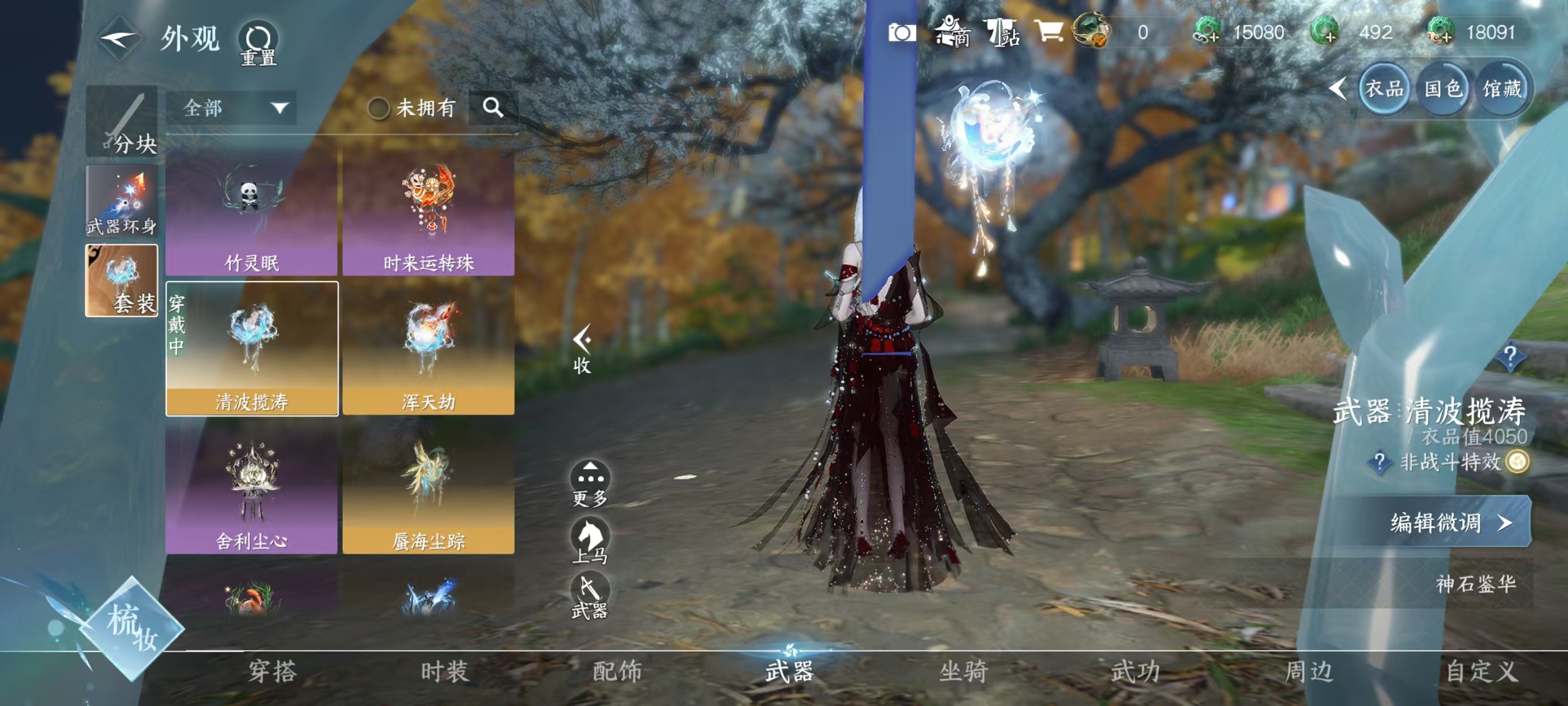Open the 坐骑 tab
Screen dimensions: 1568x706
963,671
